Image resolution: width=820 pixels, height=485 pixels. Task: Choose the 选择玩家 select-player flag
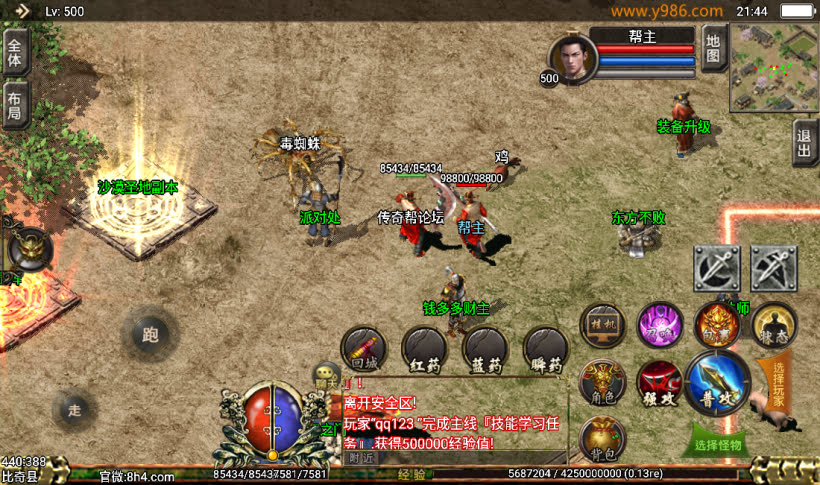(778, 382)
